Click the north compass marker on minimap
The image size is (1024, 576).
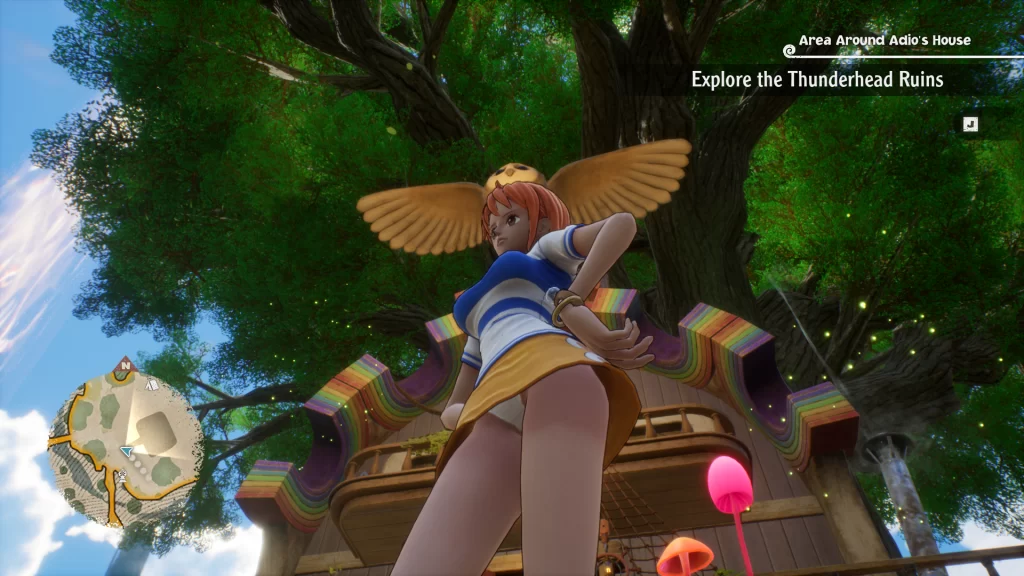(x=125, y=365)
